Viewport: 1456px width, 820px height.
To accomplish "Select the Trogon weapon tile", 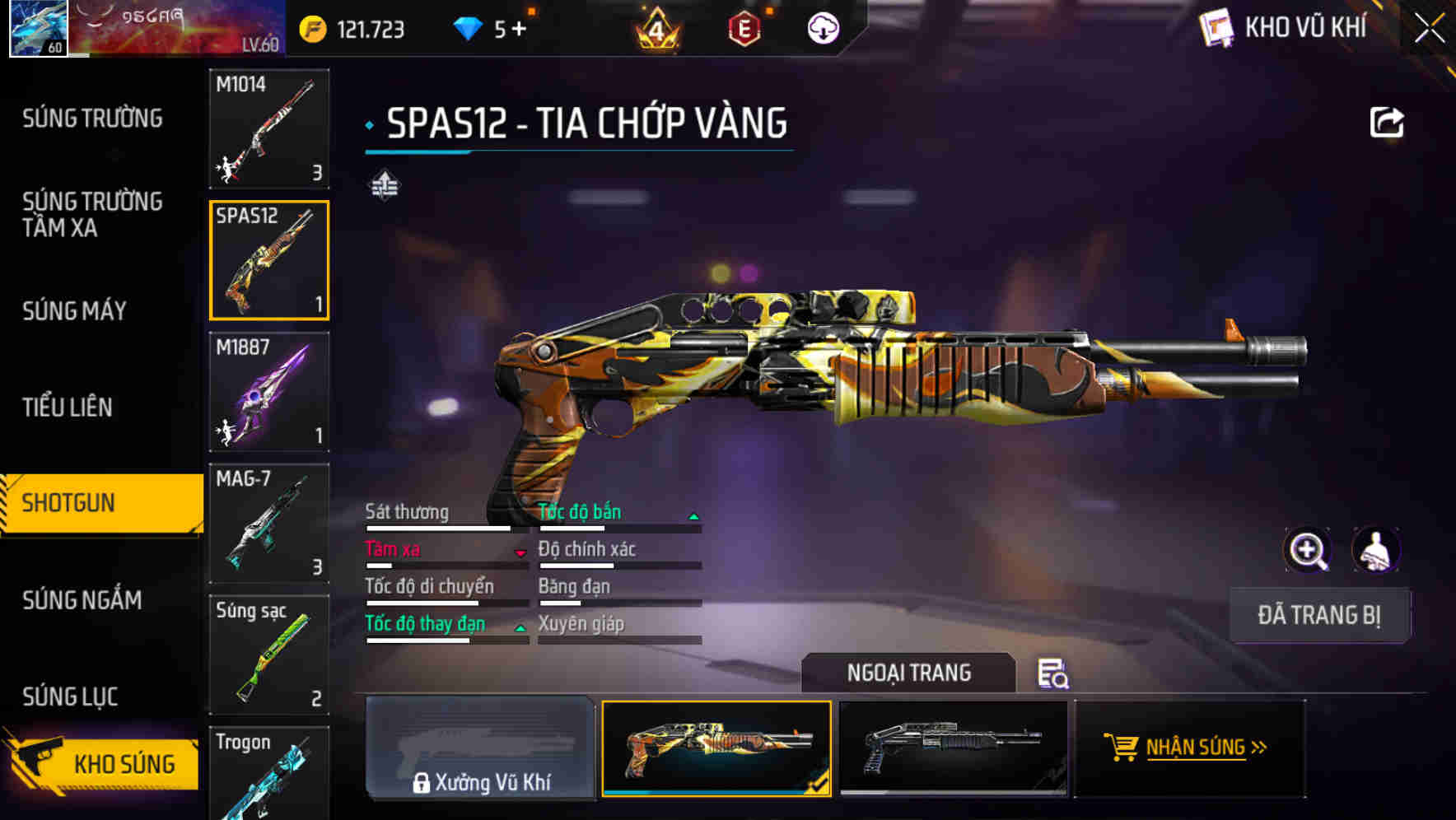I will tap(269, 774).
